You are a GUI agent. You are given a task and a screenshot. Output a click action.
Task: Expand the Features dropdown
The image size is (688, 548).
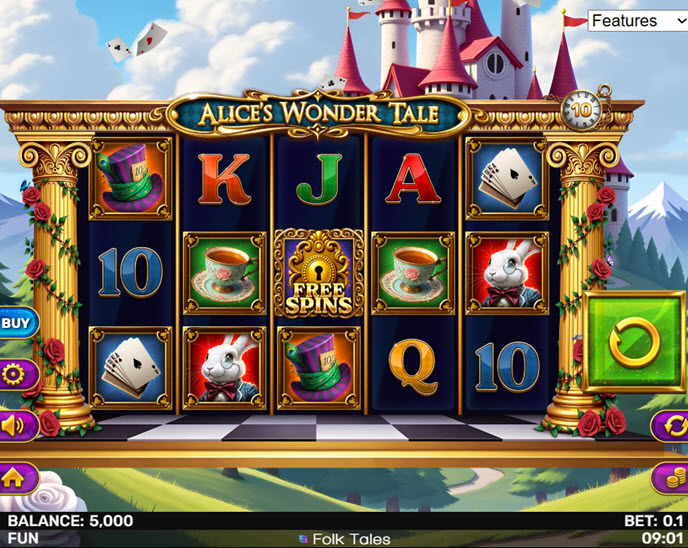636,21
